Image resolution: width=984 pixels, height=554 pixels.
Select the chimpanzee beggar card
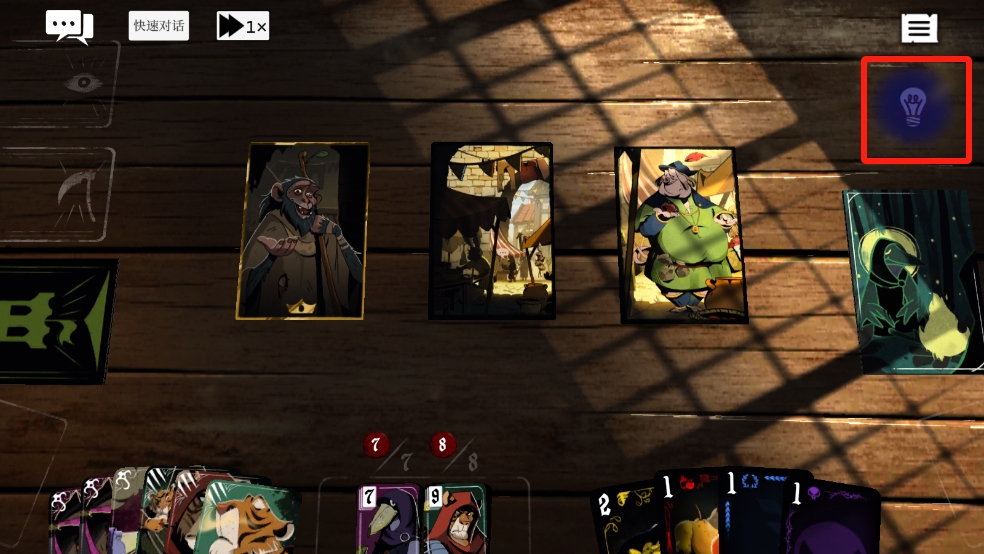303,230
